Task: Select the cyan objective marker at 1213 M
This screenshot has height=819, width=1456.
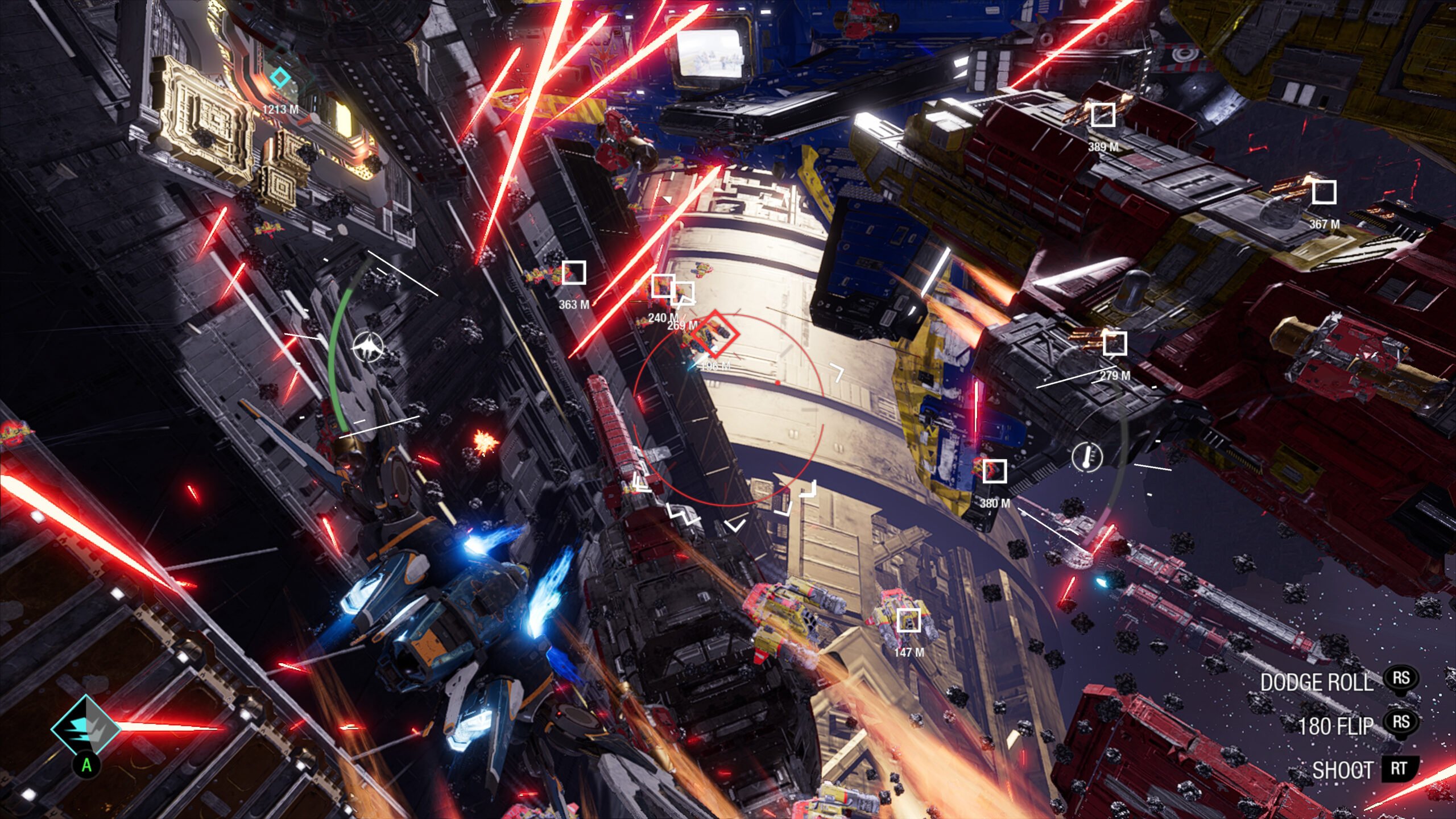Action: coord(279,77)
